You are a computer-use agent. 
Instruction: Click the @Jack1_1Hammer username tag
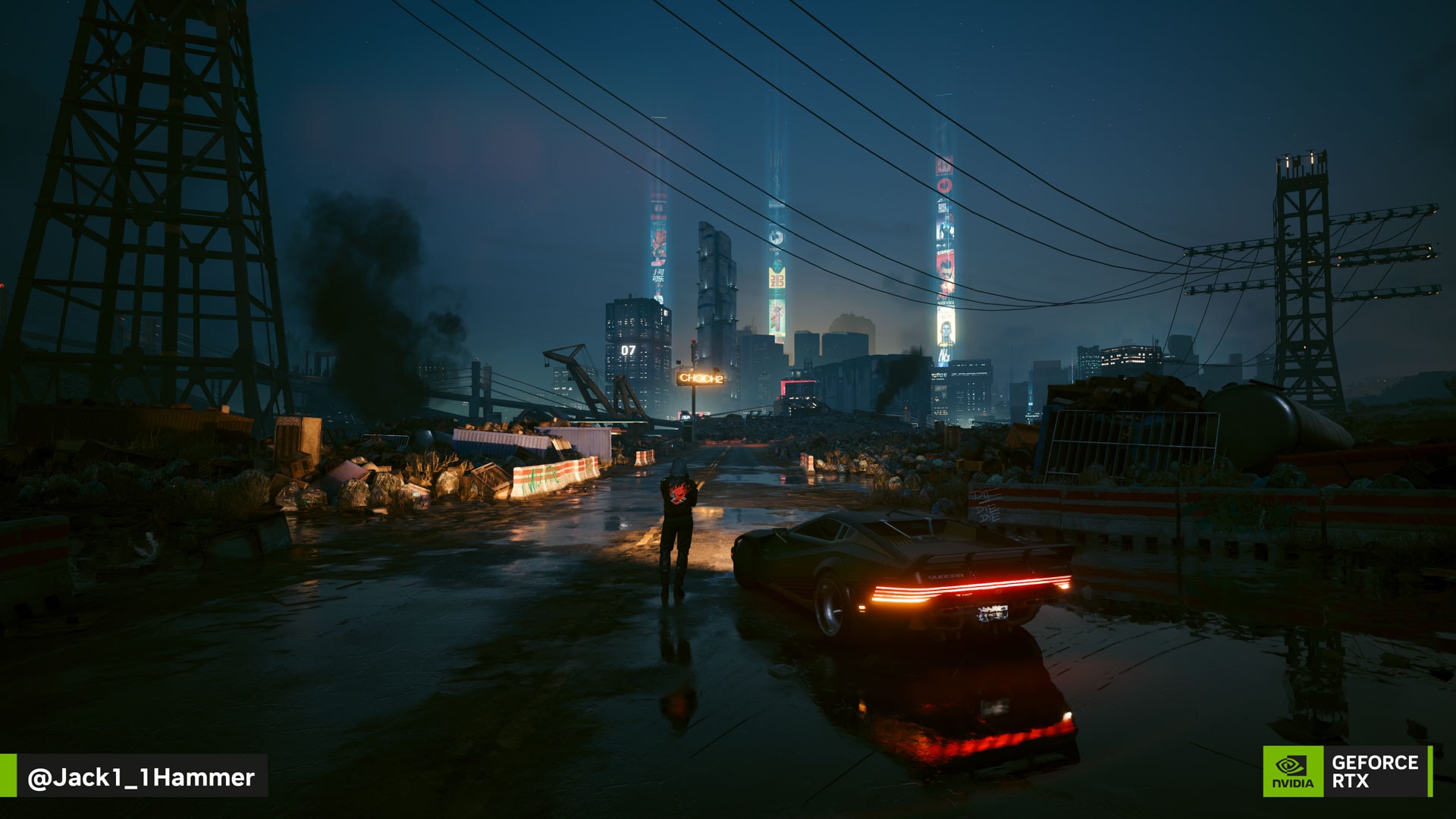pos(140,777)
